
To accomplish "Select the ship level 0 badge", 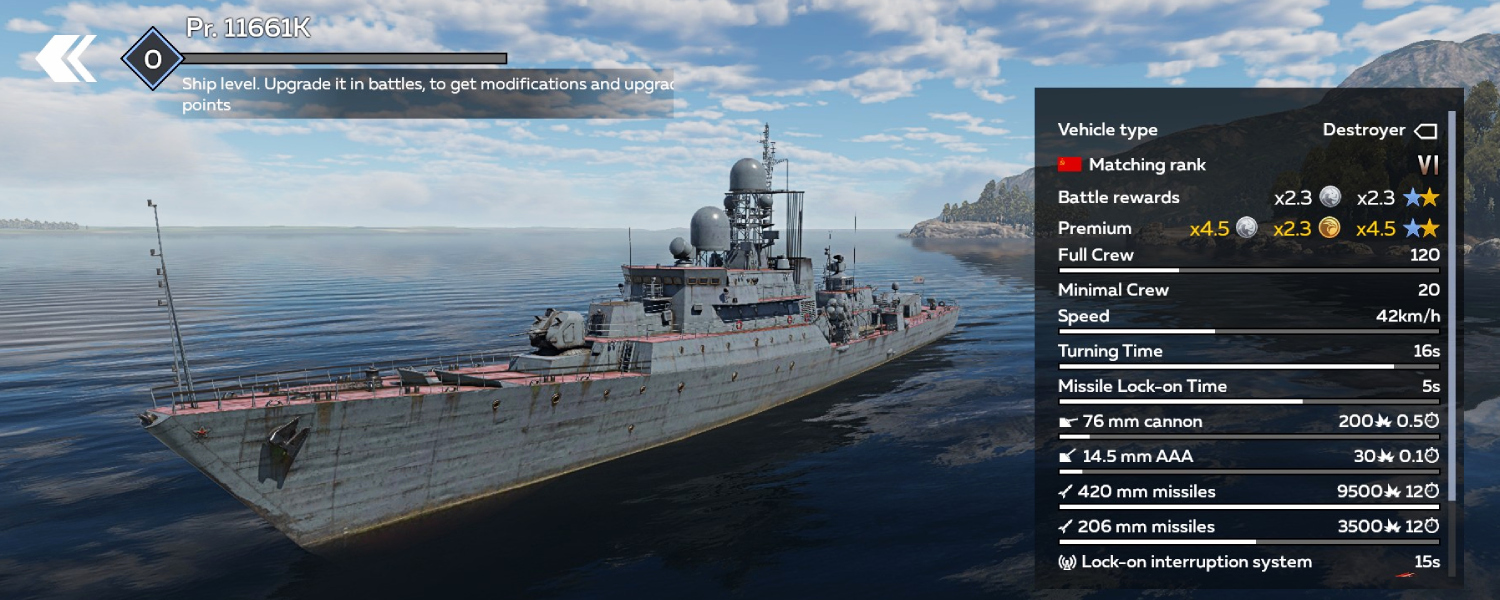I will coord(152,60).
